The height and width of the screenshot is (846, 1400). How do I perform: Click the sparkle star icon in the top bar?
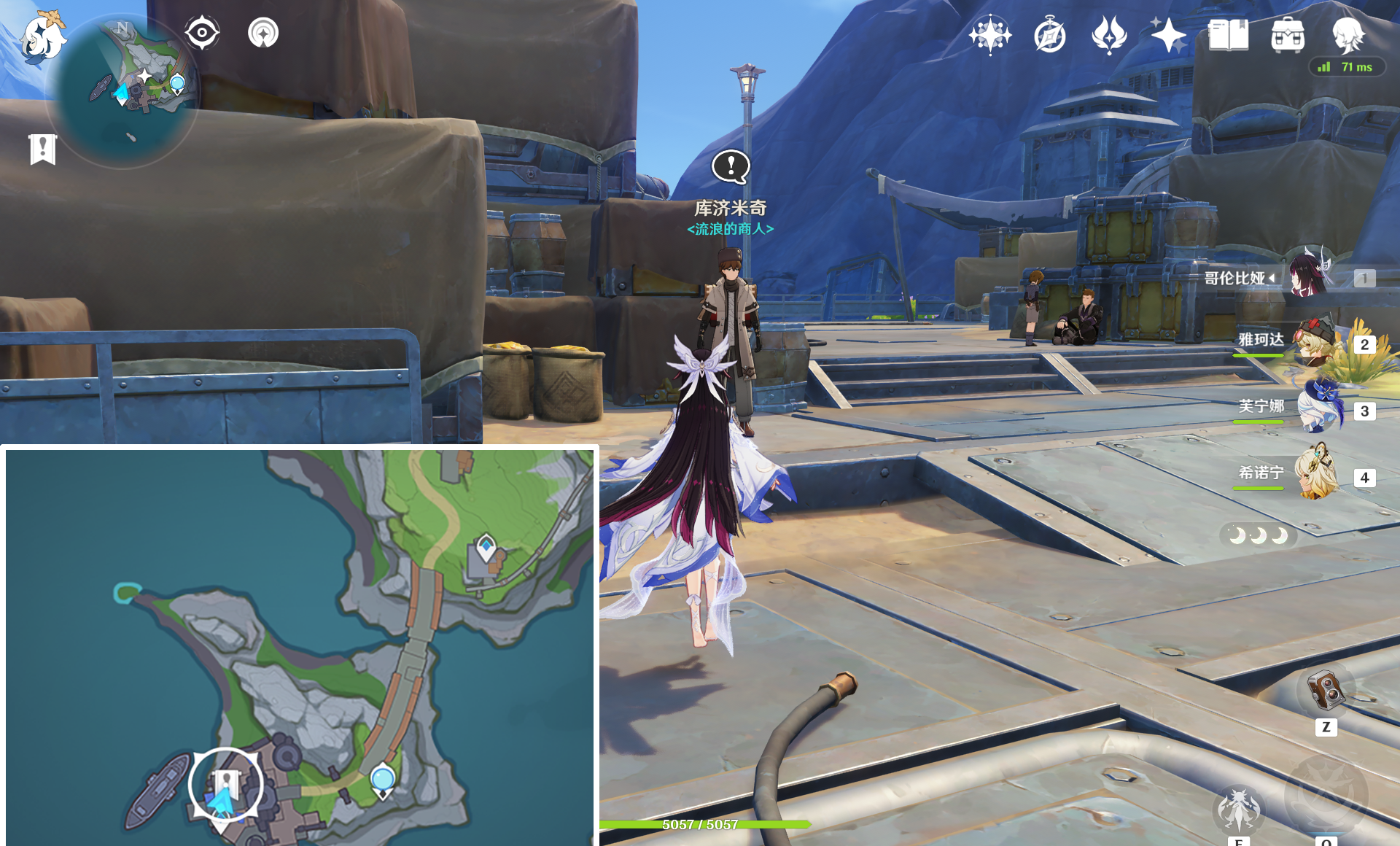[x=1168, y=35]
